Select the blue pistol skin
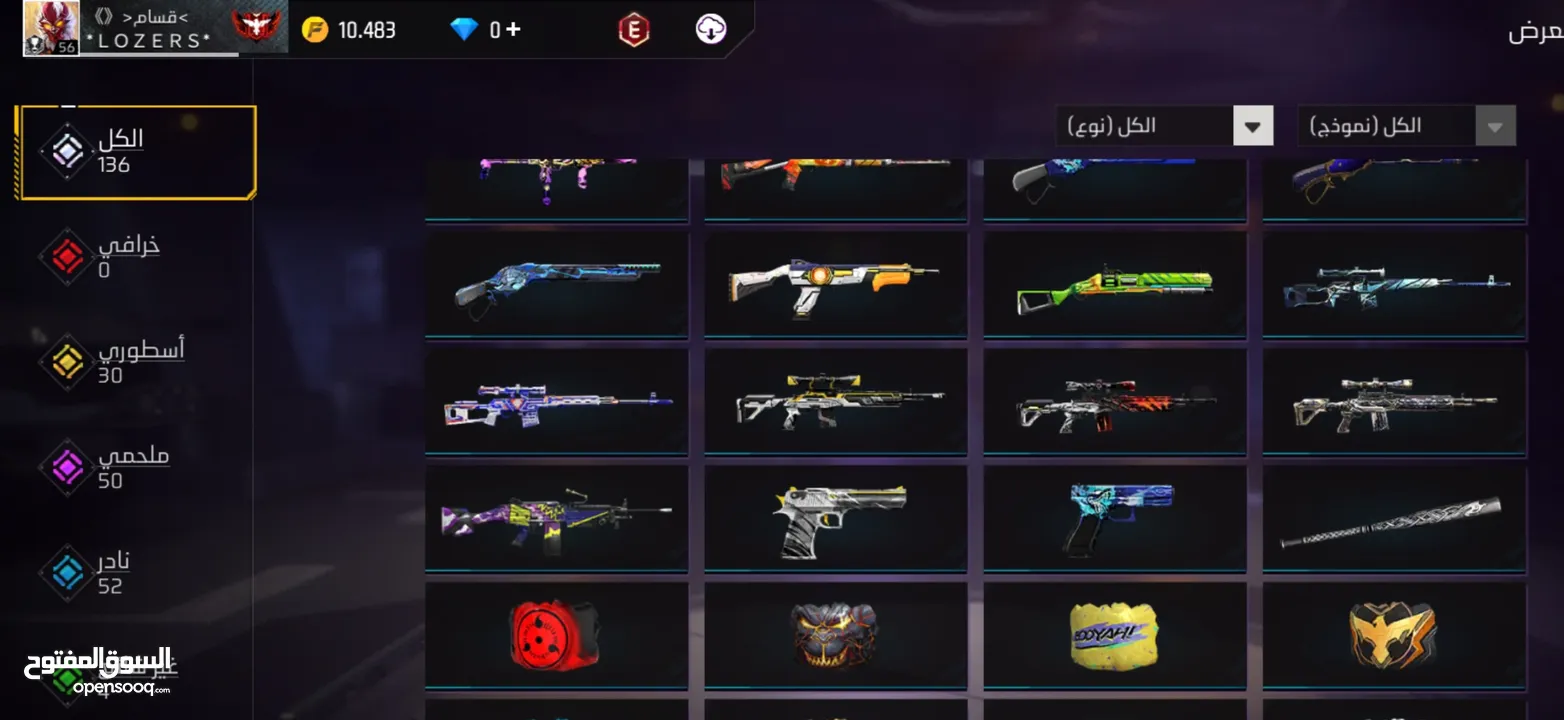The height and width of the screenshot is (720, 1564). pyautogui.click(x=1114, y=517)
